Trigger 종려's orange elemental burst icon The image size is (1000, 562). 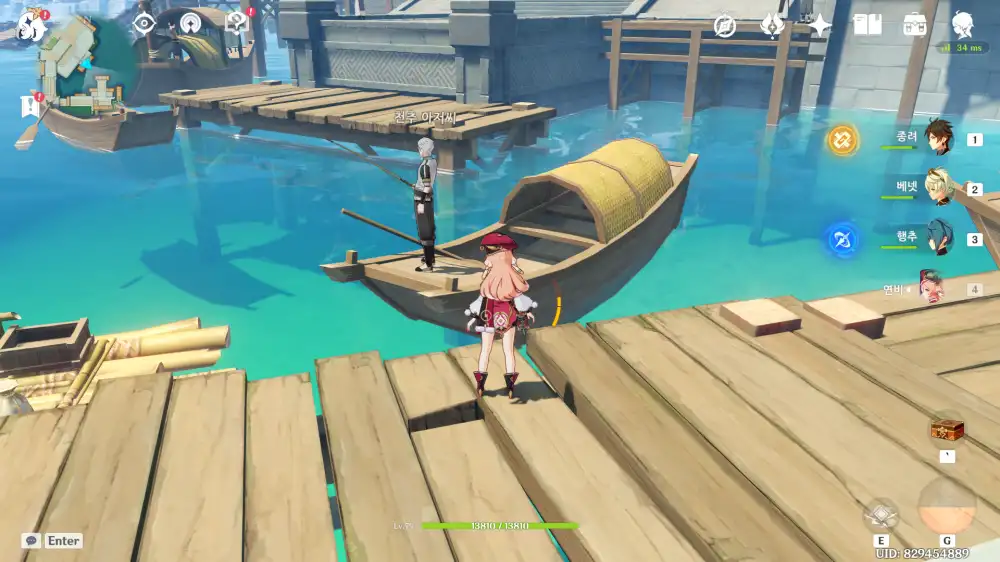tap(842, 139)
